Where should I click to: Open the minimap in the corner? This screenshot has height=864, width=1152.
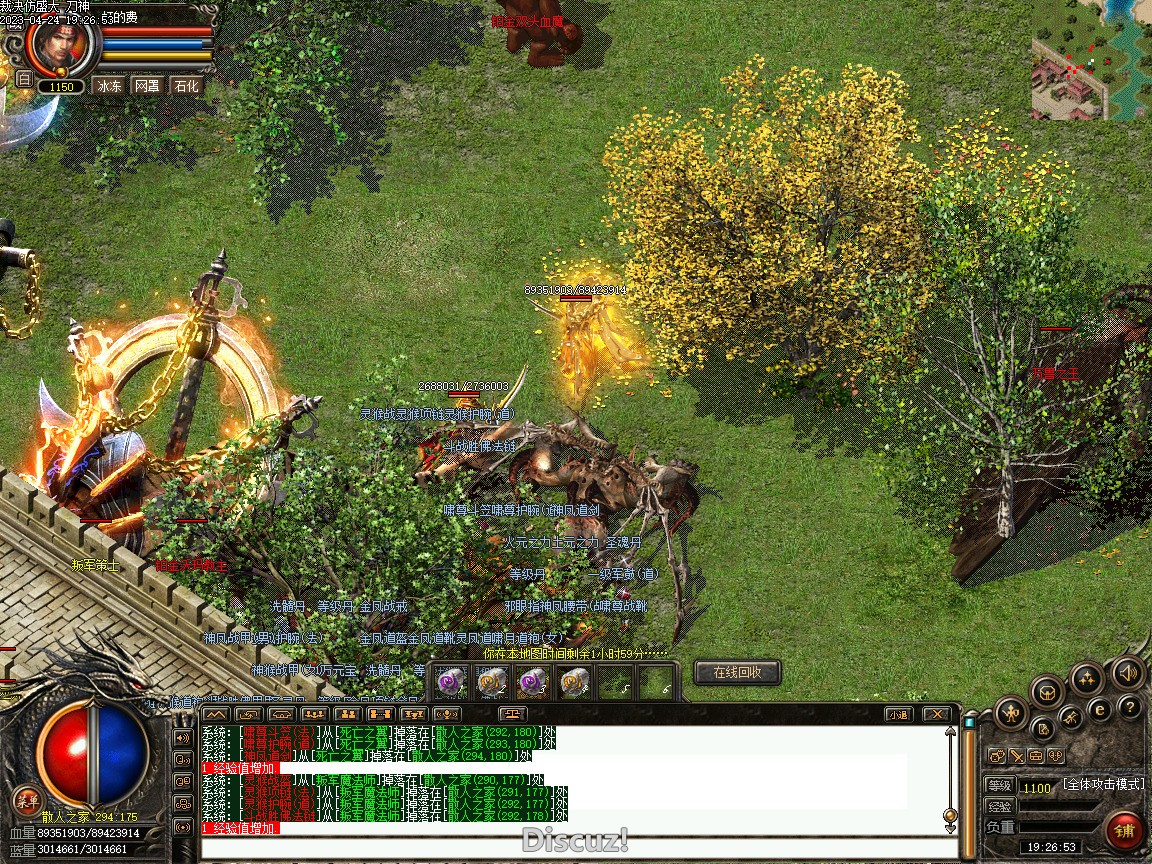click(1091, 60)
